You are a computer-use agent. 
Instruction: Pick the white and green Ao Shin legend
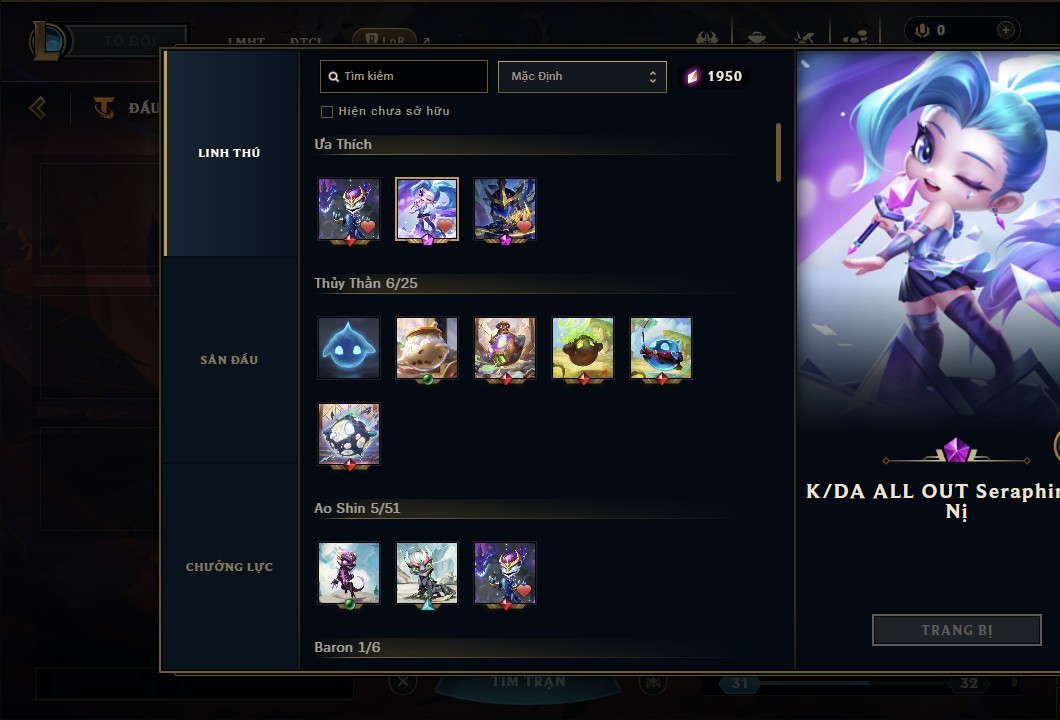[427, 573]
